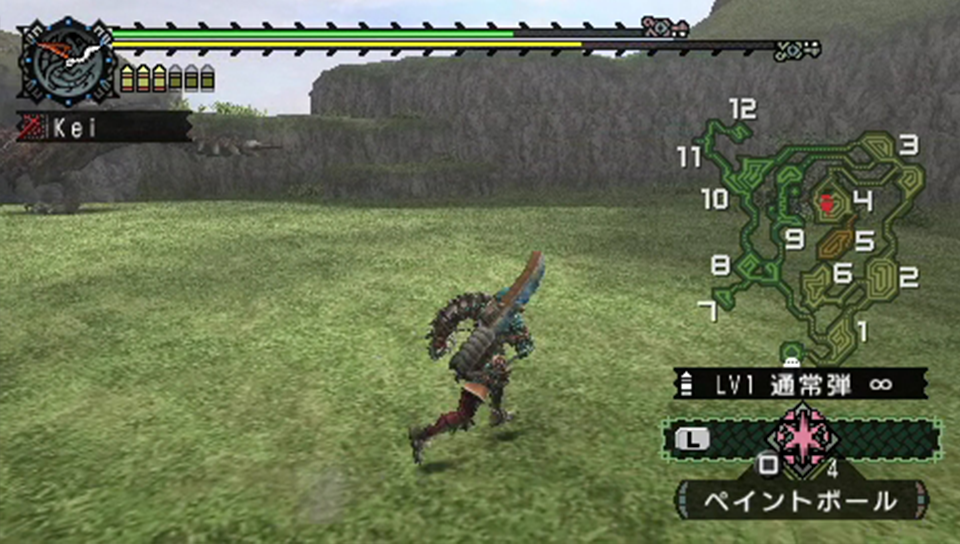Choose area 3 on the map
The width and height of the screenshot is (960, 544).
[x=907, y=146]
